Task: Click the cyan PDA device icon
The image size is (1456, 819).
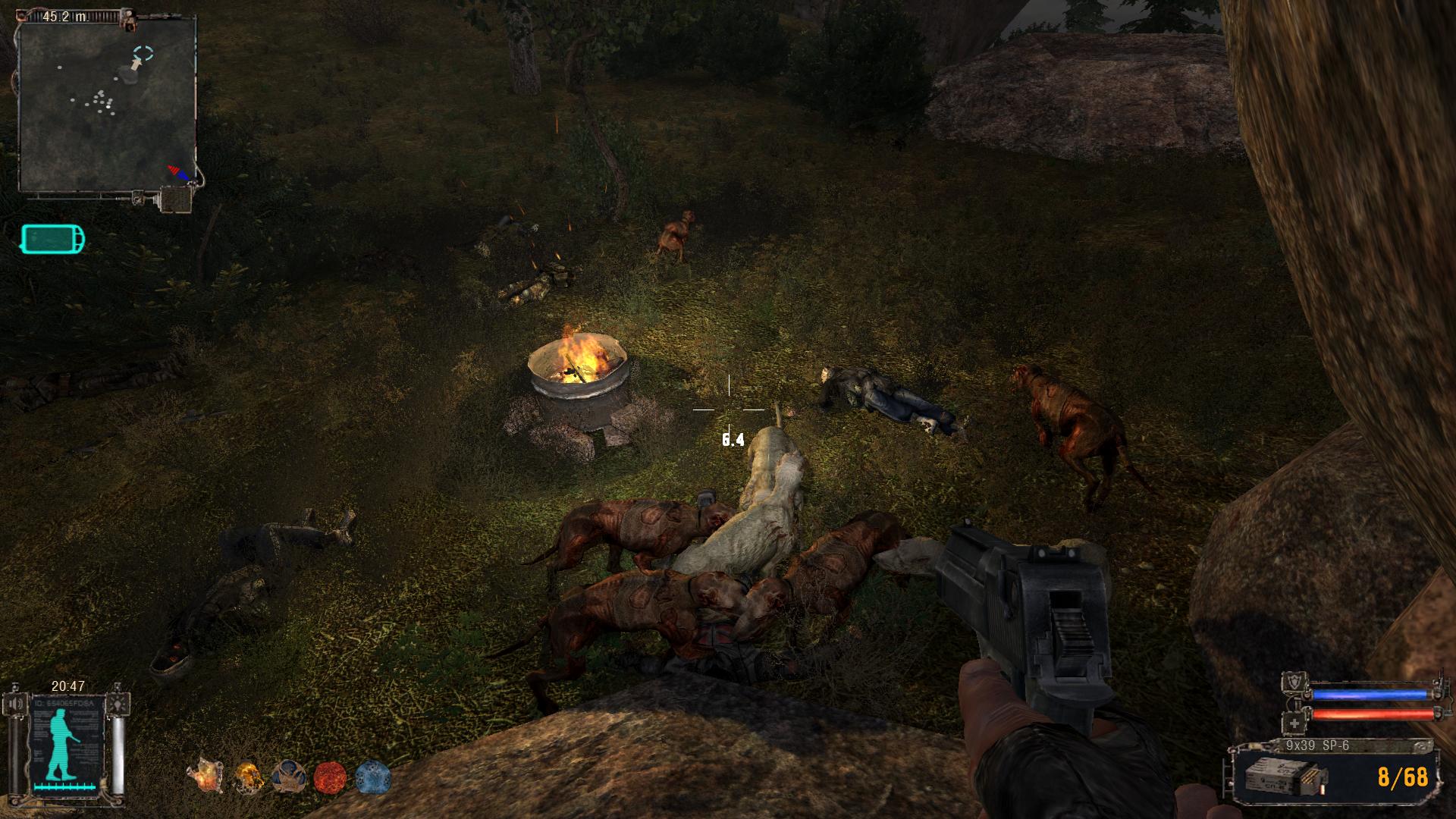Action: point(52,239)
